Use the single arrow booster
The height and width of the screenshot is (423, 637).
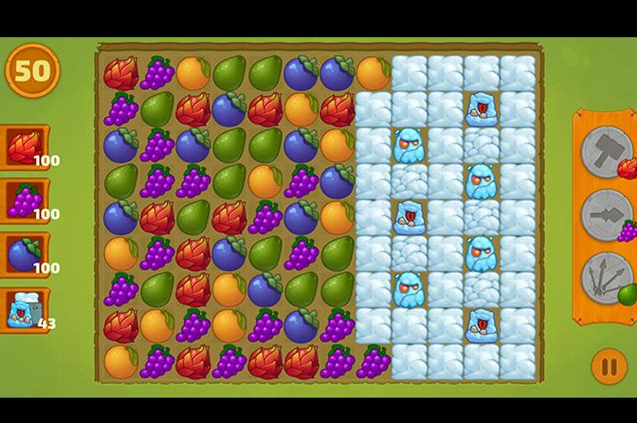(x=606, y=213)
